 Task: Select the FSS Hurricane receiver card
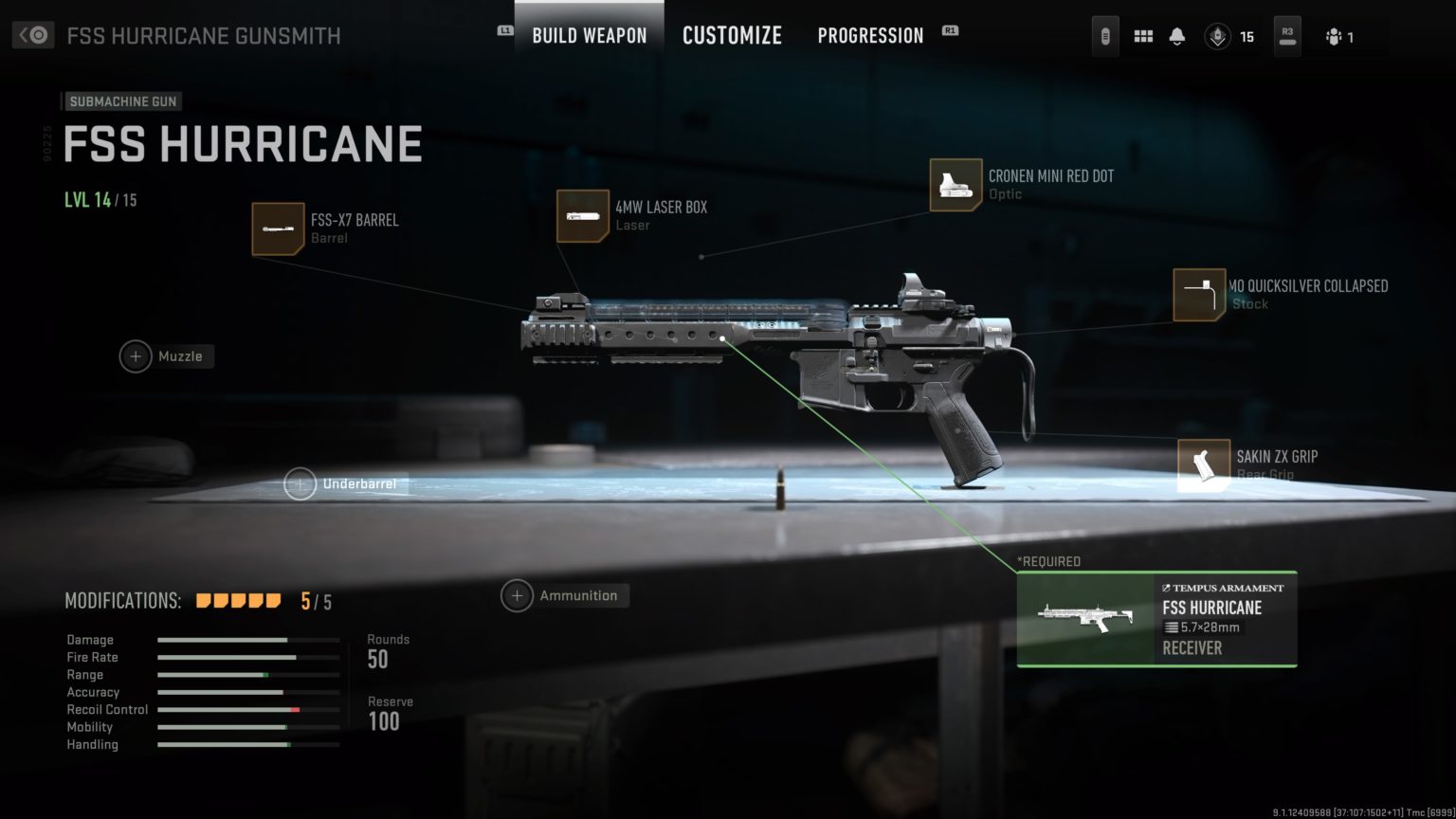[x=1156, y=619]
